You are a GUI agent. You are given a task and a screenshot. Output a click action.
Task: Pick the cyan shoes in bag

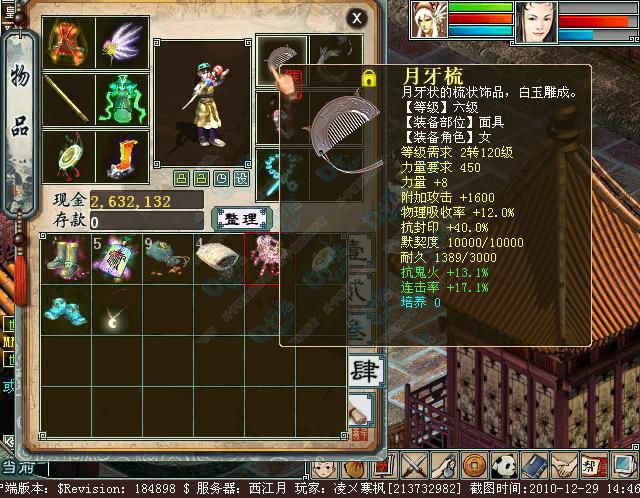(x=65, y=308)
